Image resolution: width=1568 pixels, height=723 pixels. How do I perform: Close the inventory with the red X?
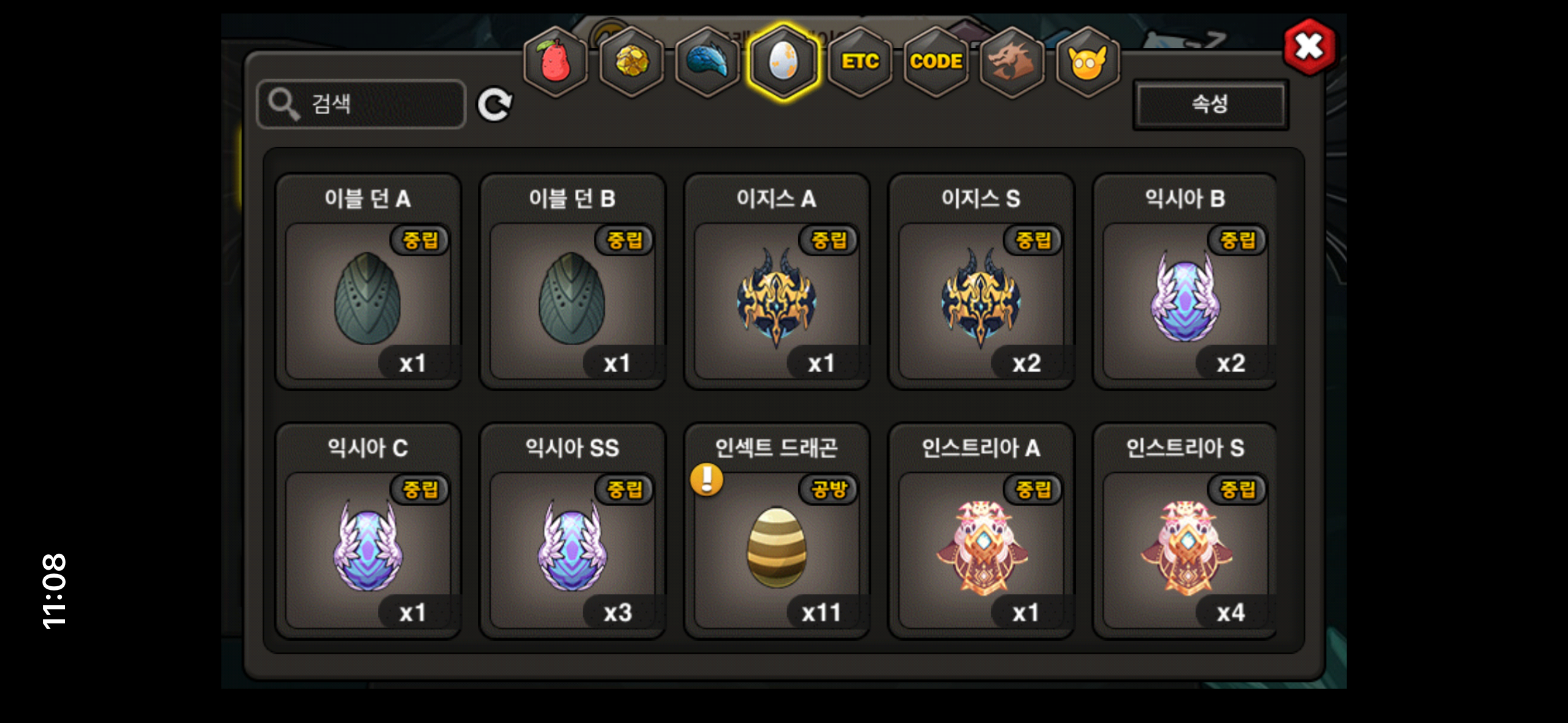click(x=1309, y=47)
